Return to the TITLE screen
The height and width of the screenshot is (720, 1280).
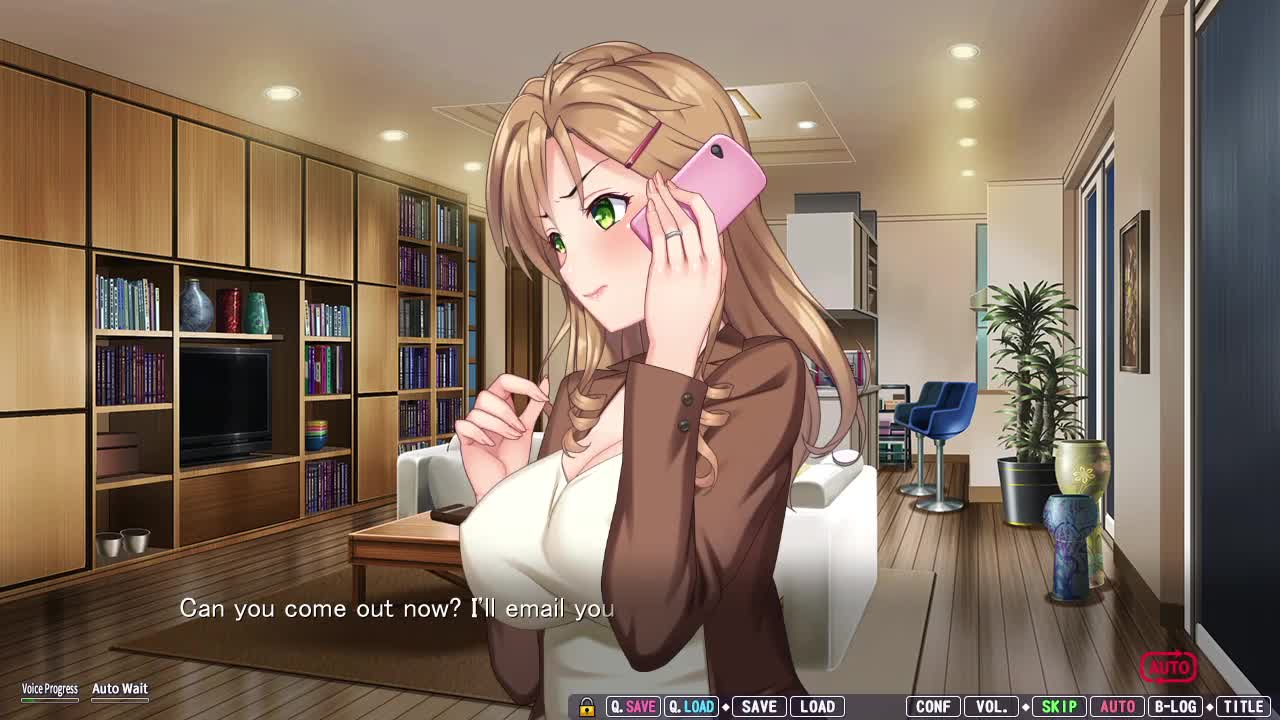(1243, 707)
